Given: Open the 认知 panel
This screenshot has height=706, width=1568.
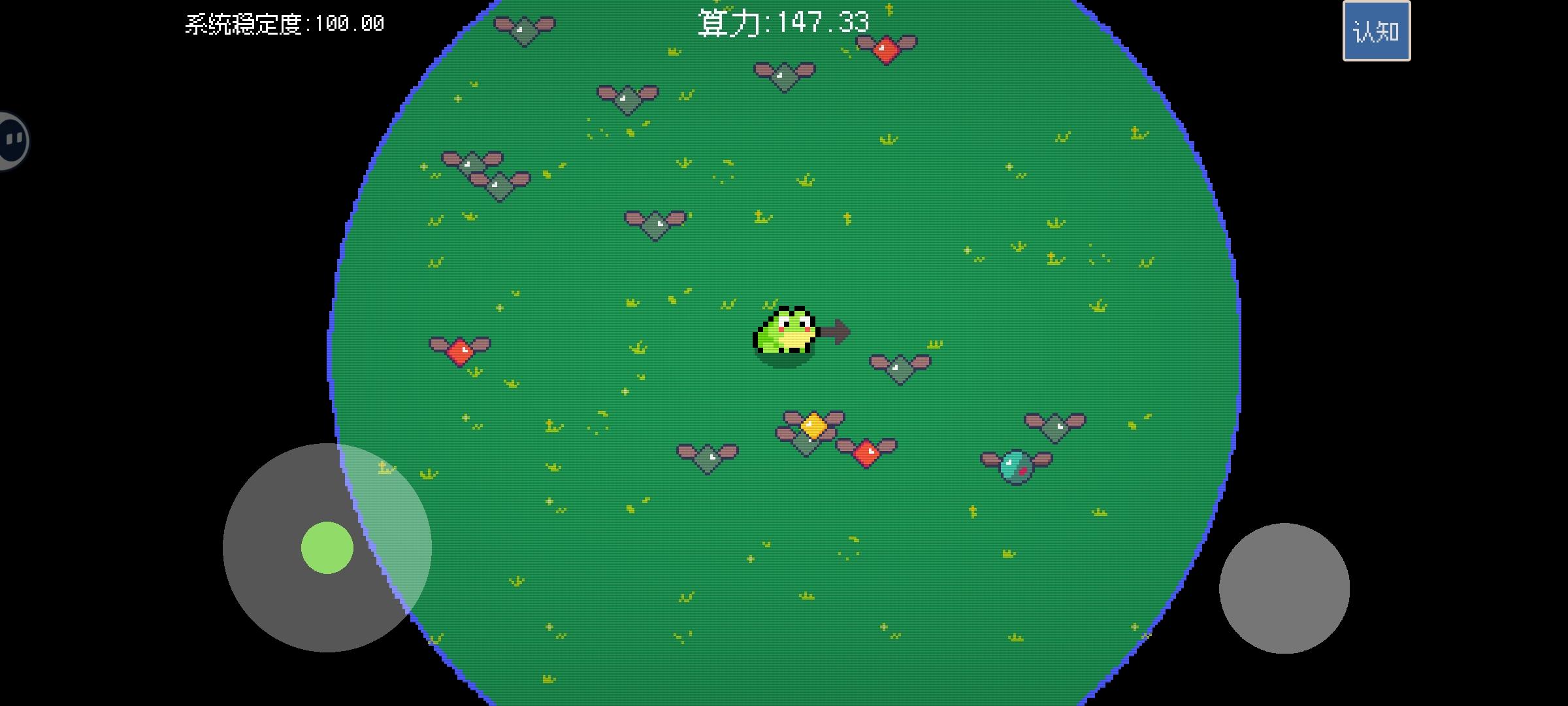Looking at the screenshot, I should point(1375,30).
